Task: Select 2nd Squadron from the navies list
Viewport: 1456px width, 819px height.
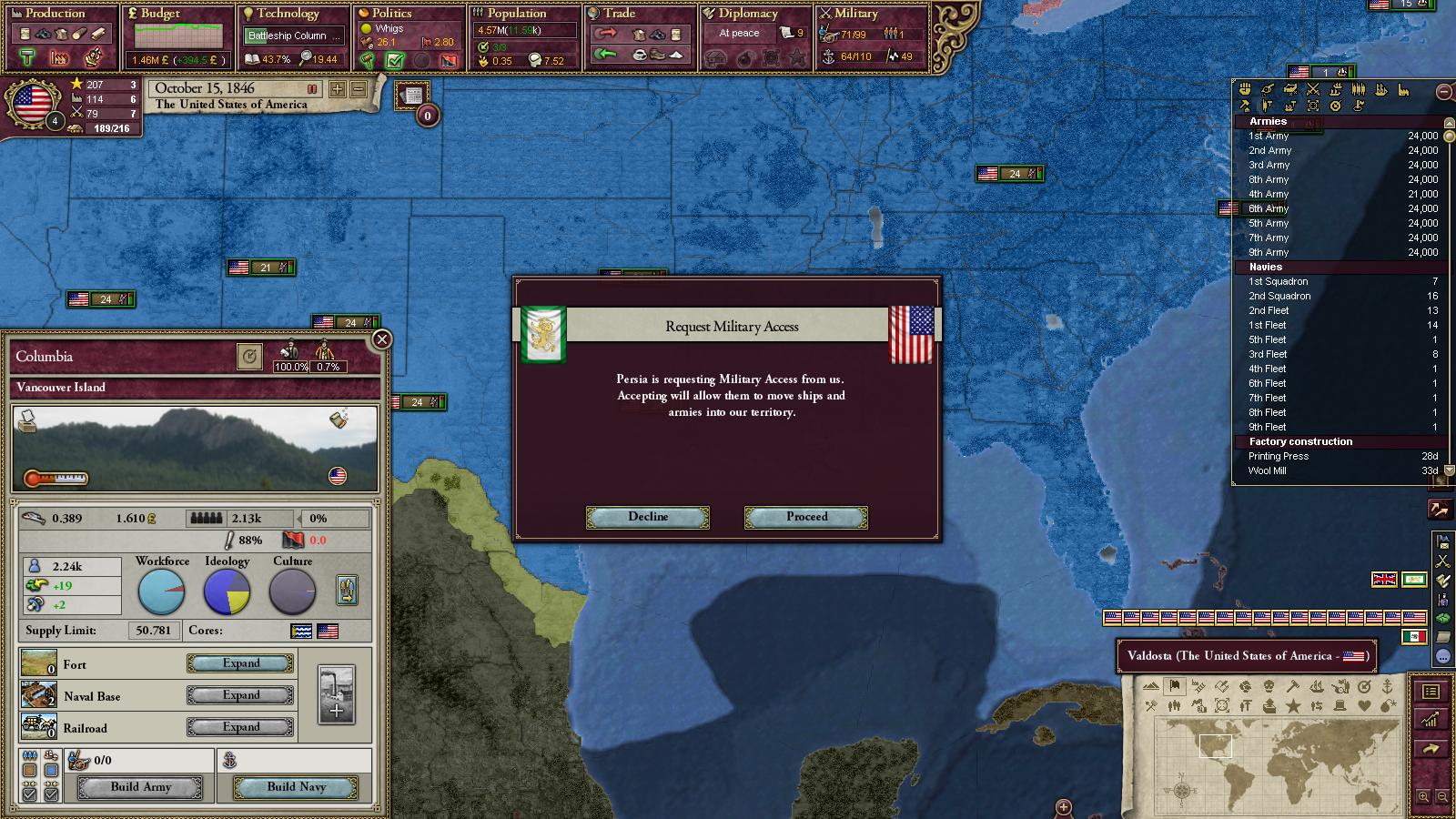Action: 1279,296
